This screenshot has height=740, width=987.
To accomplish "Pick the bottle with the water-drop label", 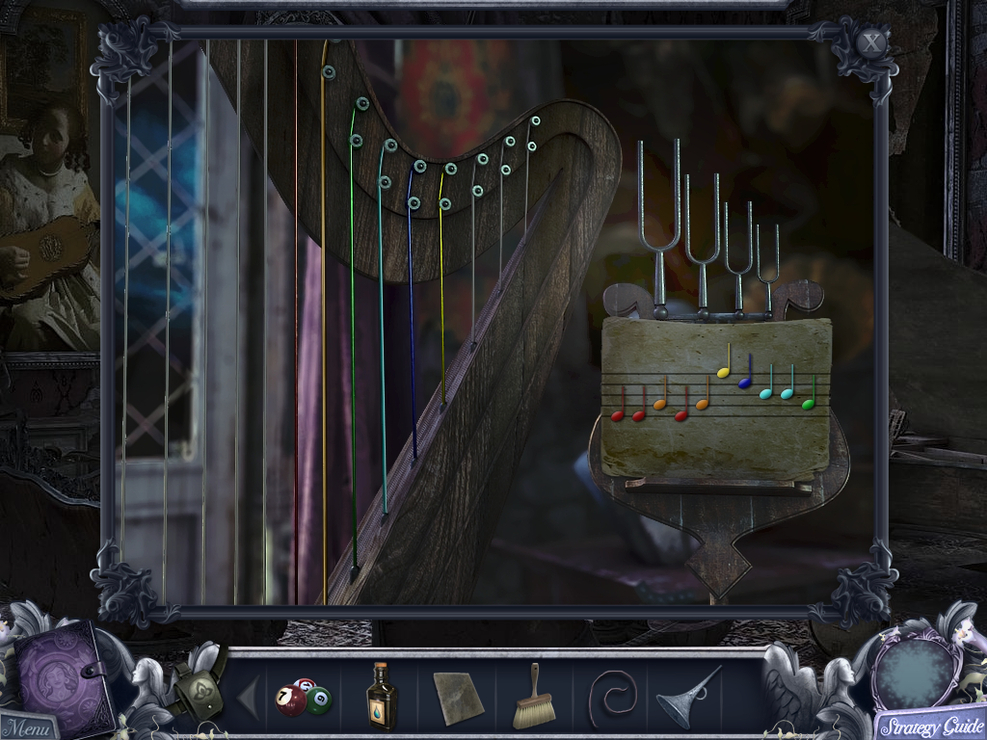I will (x=380, y=696).
